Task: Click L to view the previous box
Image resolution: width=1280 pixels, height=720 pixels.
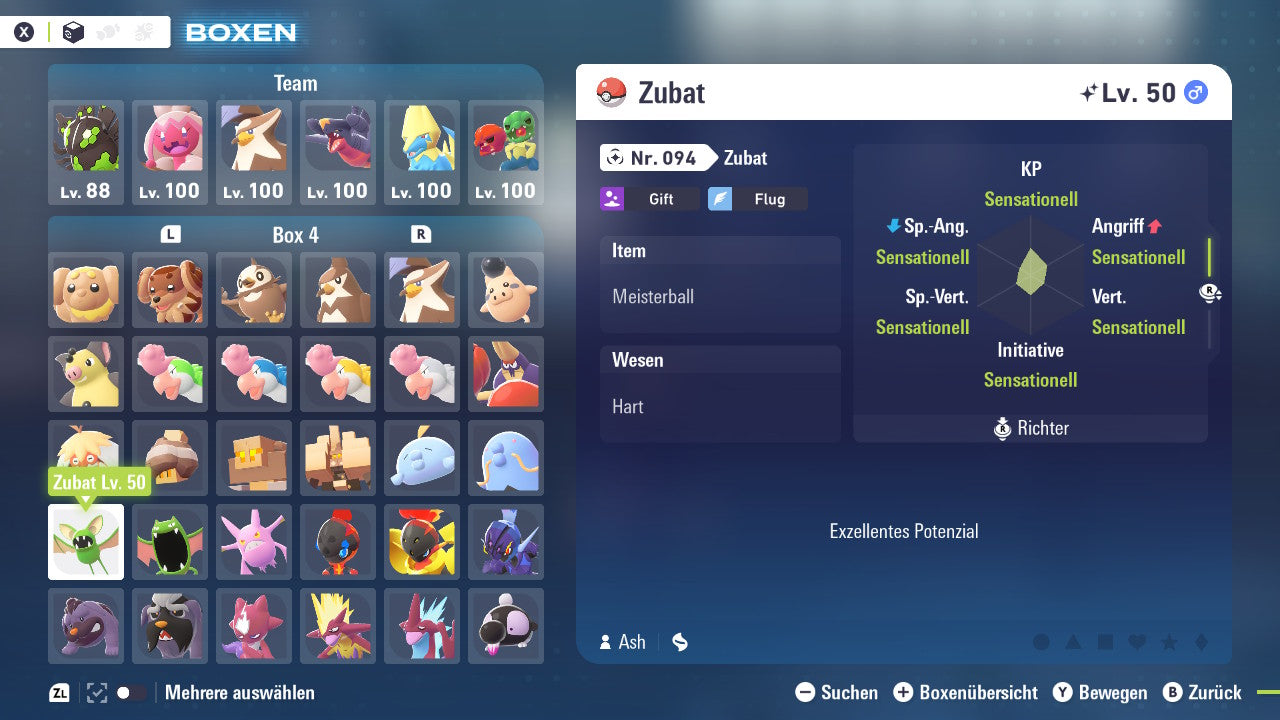Action: coord(170,234)
